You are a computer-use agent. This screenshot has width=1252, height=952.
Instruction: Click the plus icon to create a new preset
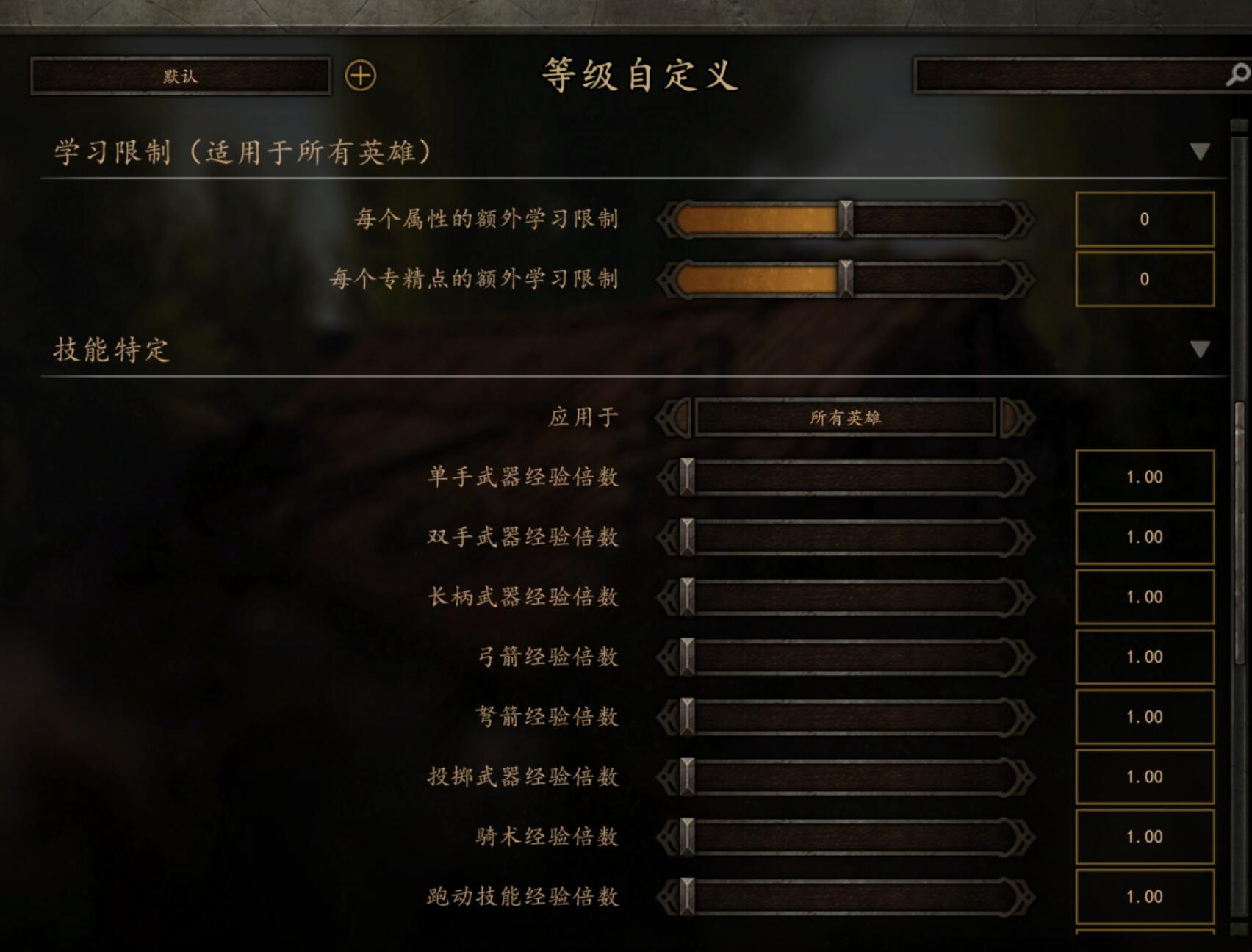tap(359, 74)
